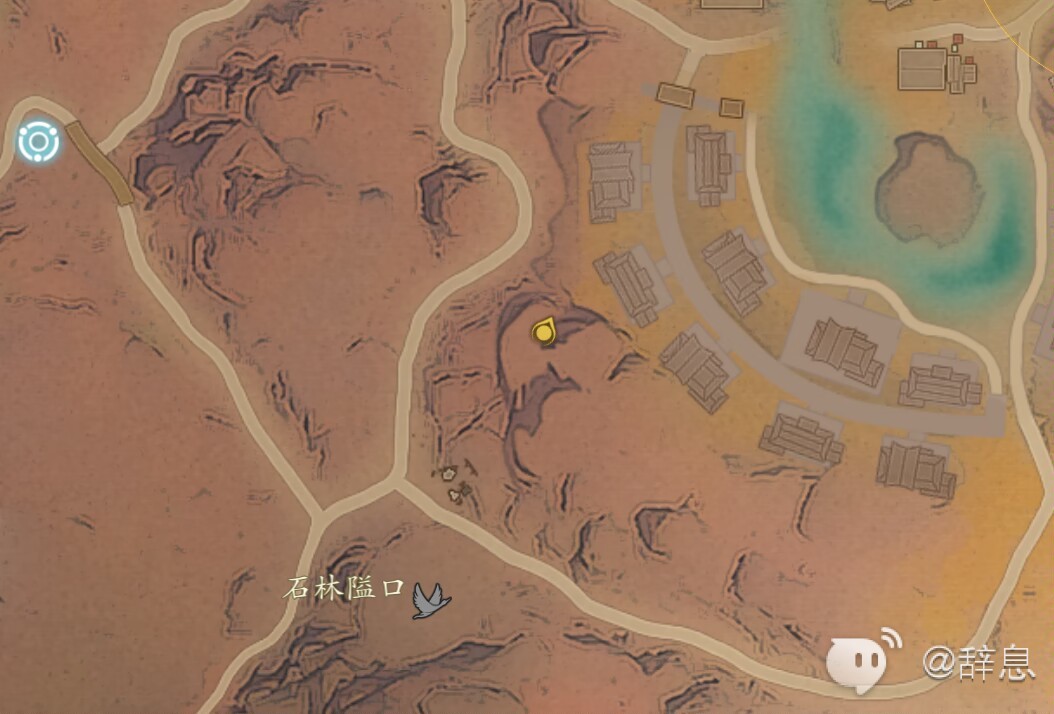
Task: Click the yellow location pin marker
Action: pyautogui.click(x=544, y=332)
